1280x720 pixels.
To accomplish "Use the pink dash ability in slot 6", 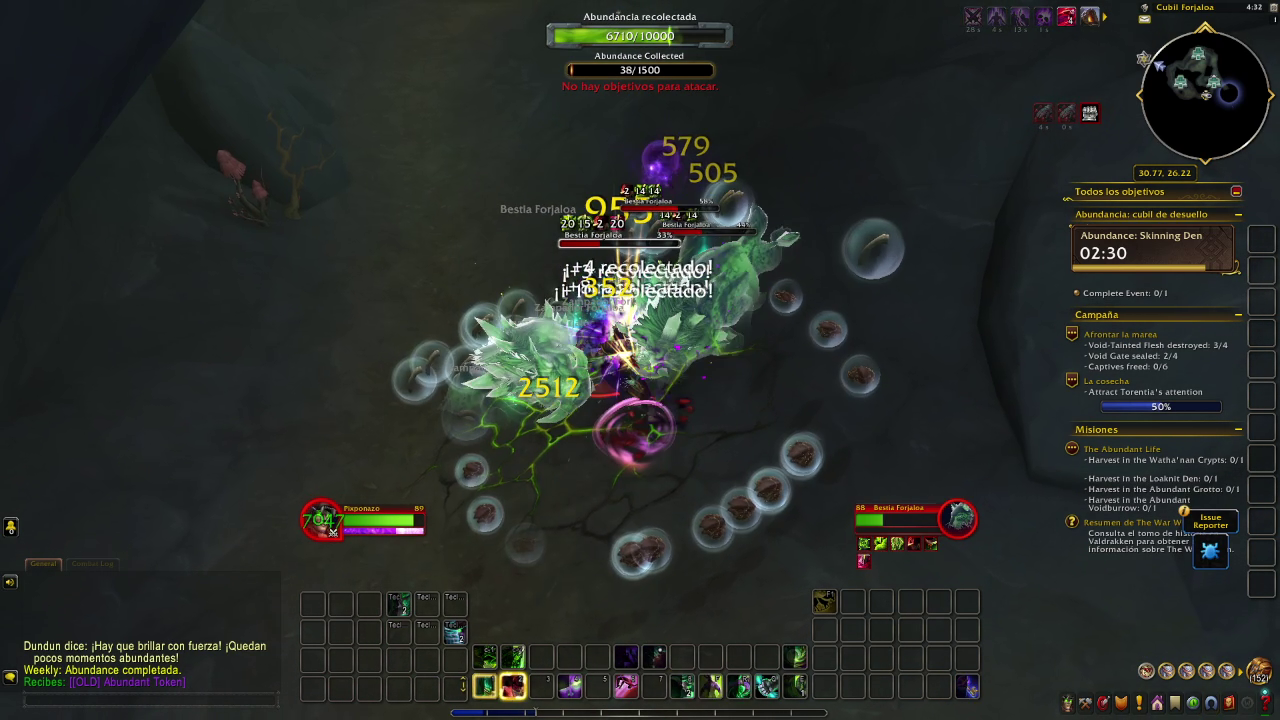I will click(626, 686).
